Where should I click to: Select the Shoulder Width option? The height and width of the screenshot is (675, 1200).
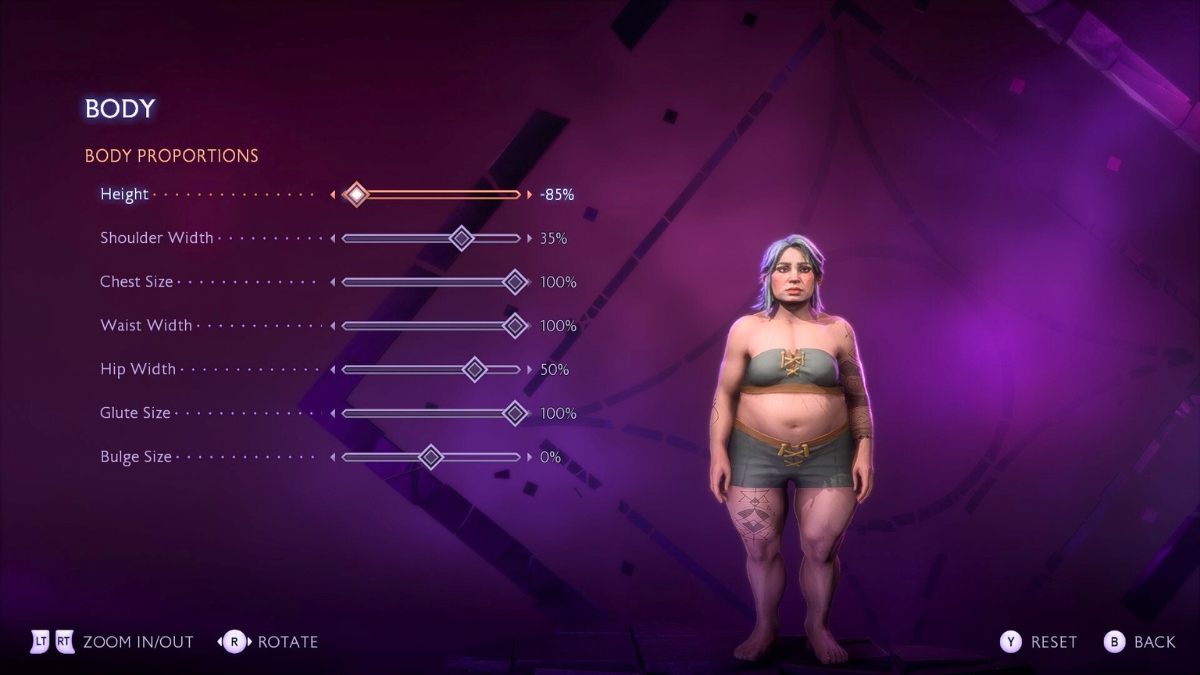[x=156, y=238]
